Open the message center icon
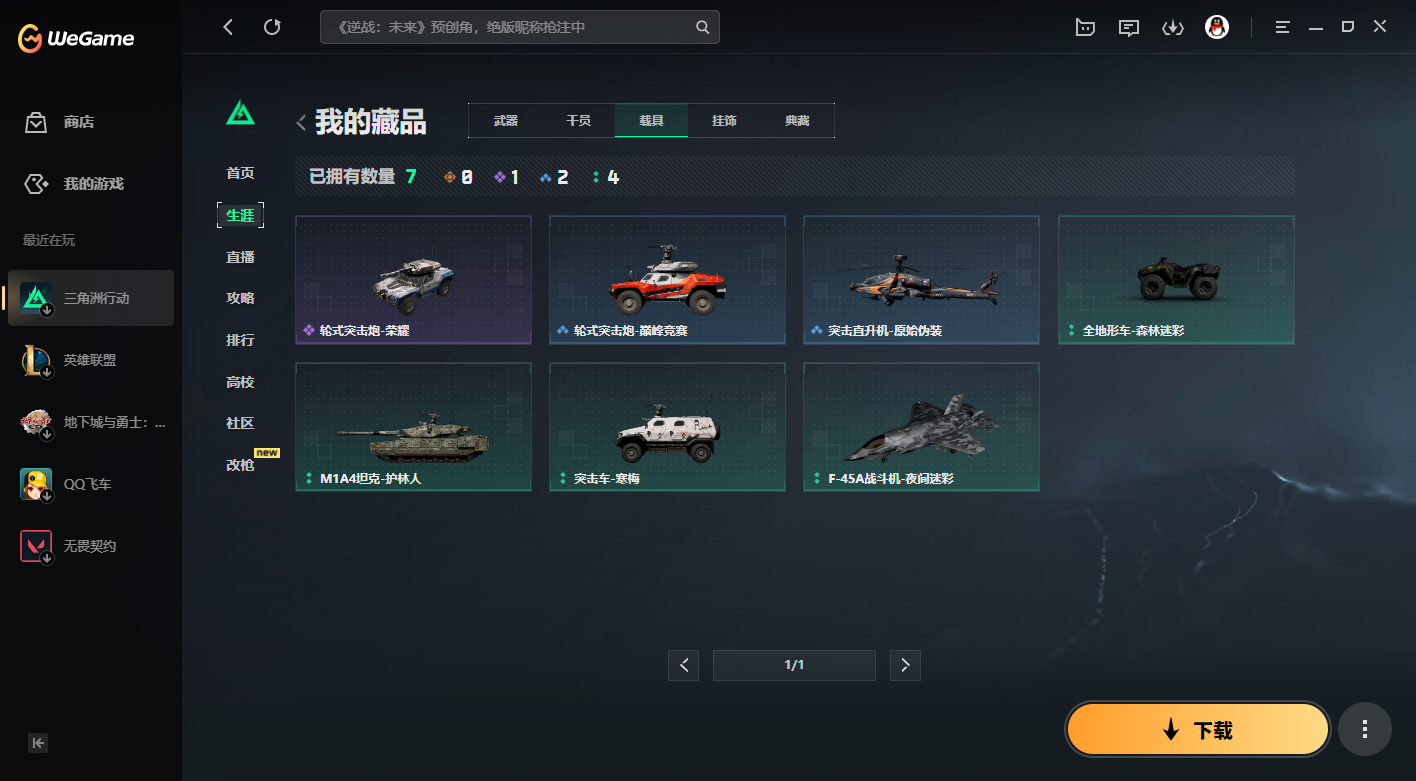Image resolution: width=1416 pixels, height=781 pixels. [x=1129, y=27]
